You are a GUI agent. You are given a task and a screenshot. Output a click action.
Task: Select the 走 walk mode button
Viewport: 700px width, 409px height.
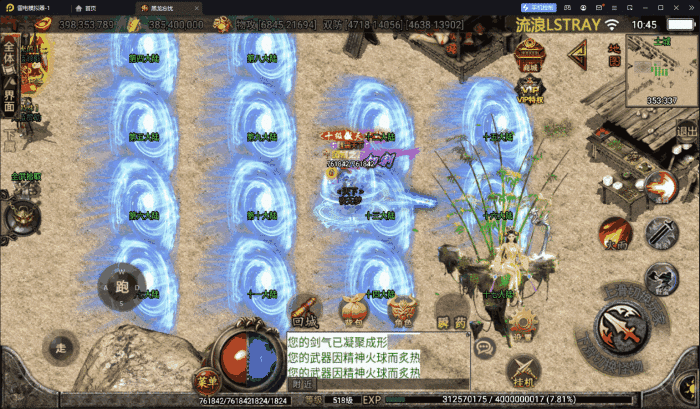pyautogui.click(x=60, y=347)
